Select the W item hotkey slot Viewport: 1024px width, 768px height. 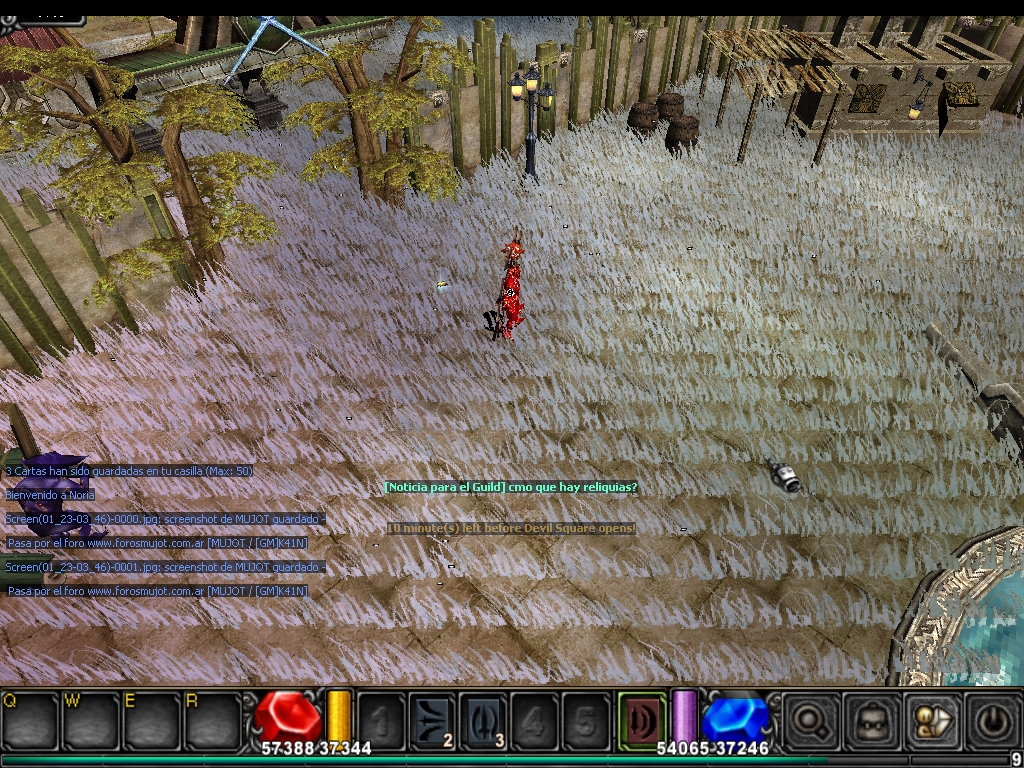(91, 720)
